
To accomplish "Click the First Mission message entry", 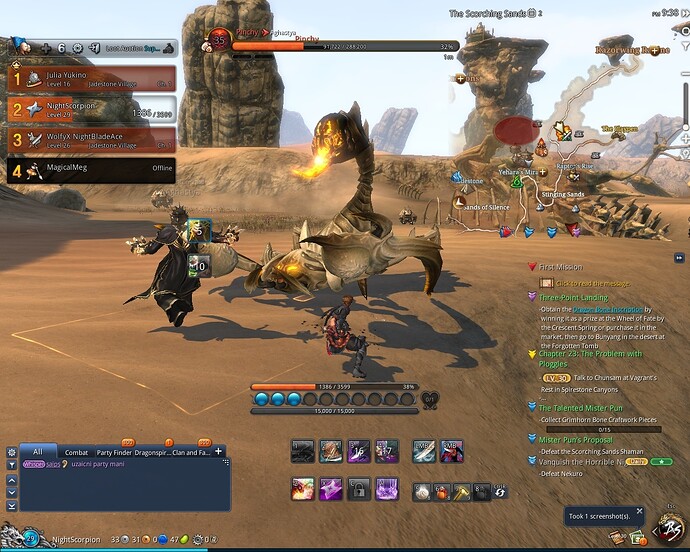I will pyautogui.click(x=560, y=268).
